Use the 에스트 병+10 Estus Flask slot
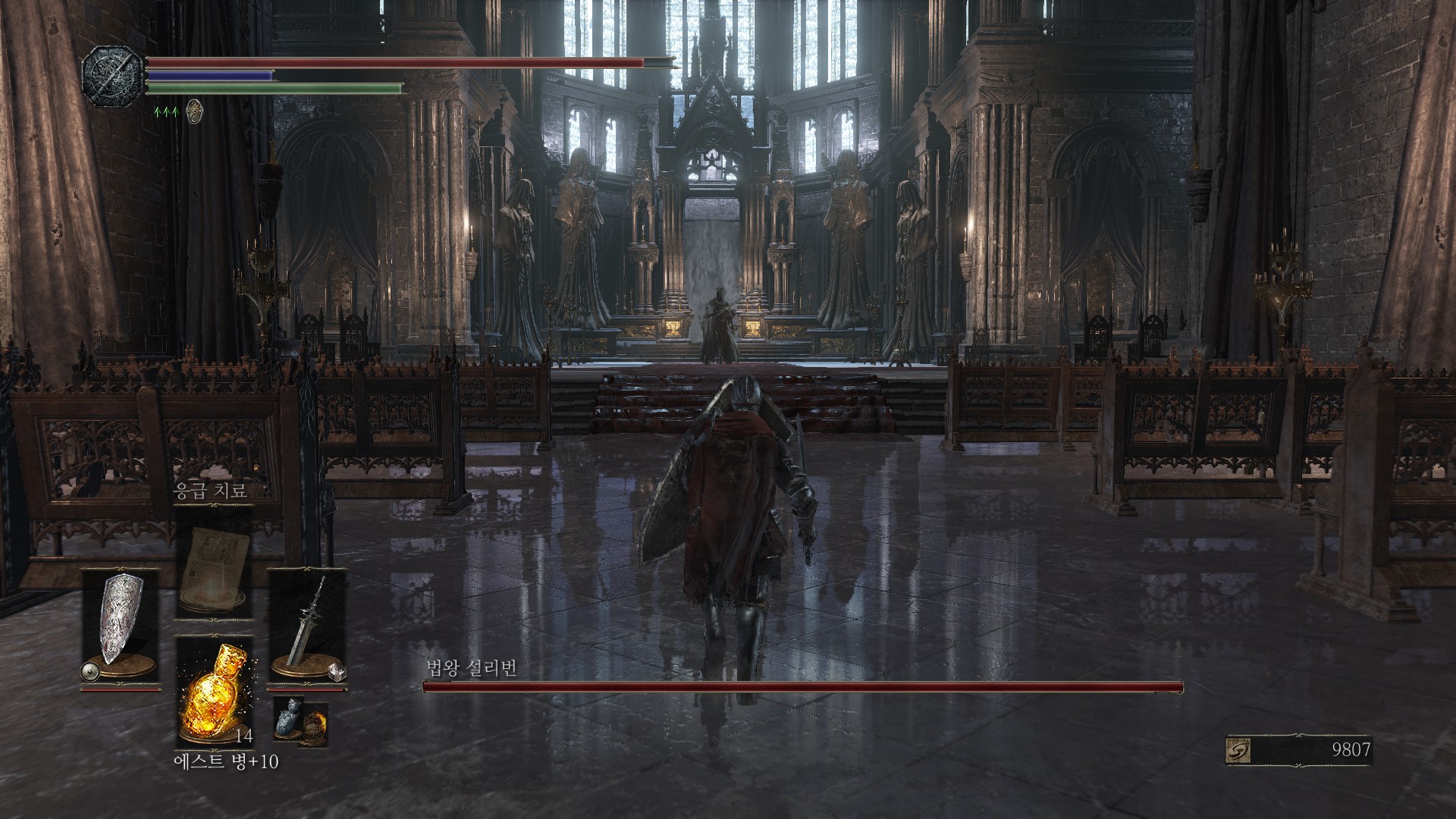The width and height of the screenshot is (1456, 819). (x=215, y=692)
